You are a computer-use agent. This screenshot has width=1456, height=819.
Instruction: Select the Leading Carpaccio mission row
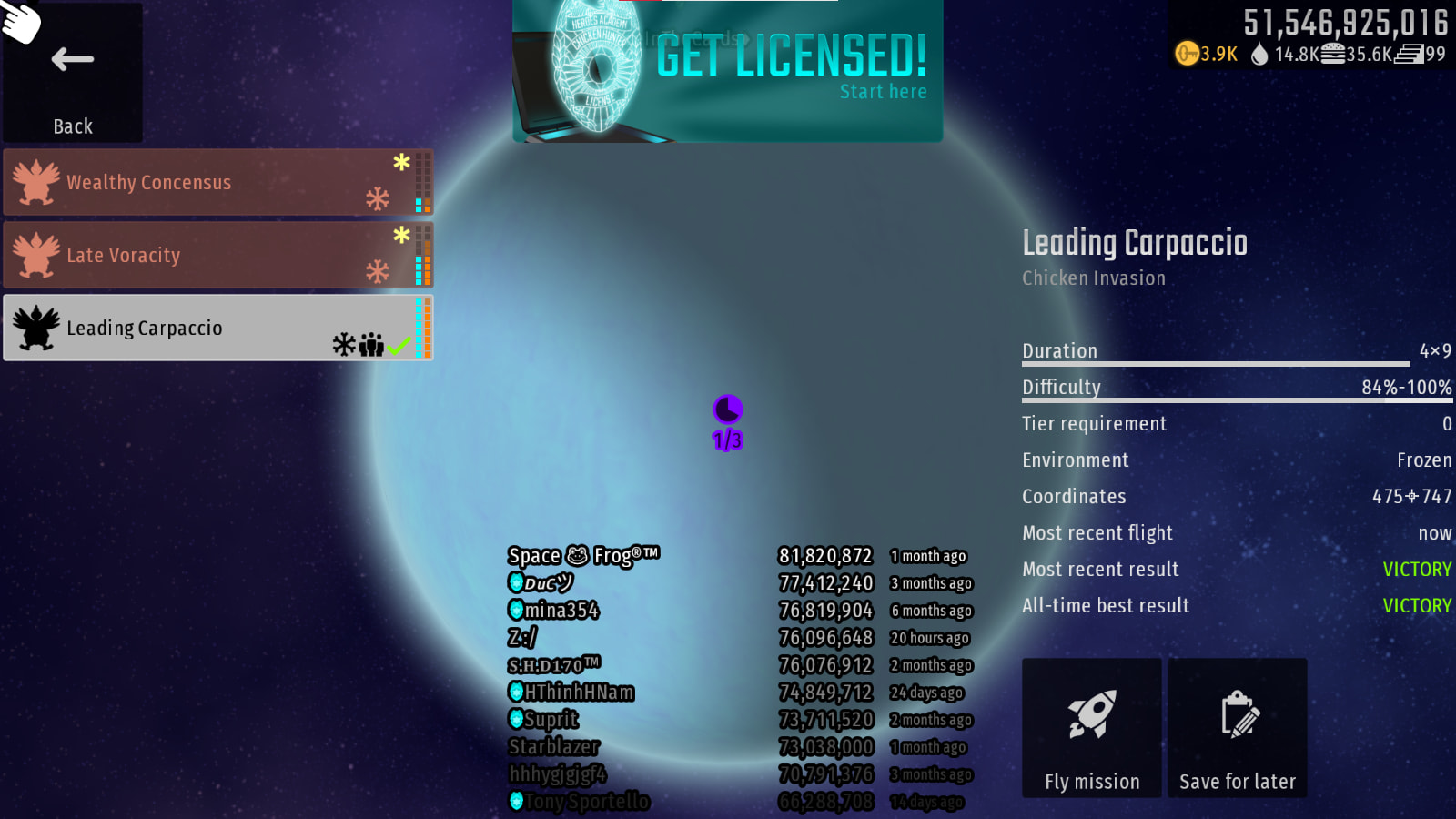coord(217,329)
